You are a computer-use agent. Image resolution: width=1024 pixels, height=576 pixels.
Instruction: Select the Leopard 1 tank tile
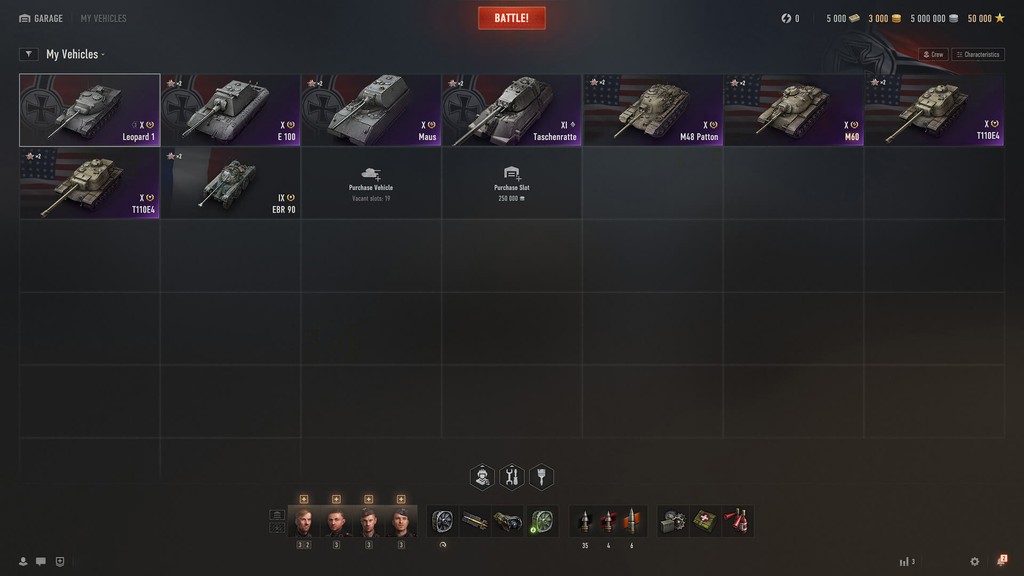click(89, 110)
